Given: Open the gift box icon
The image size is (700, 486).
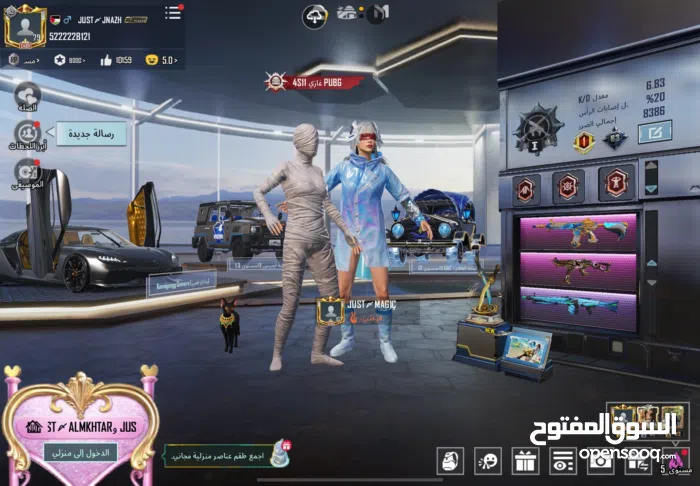Looking at the screenshot, I should tap(525, 460).
